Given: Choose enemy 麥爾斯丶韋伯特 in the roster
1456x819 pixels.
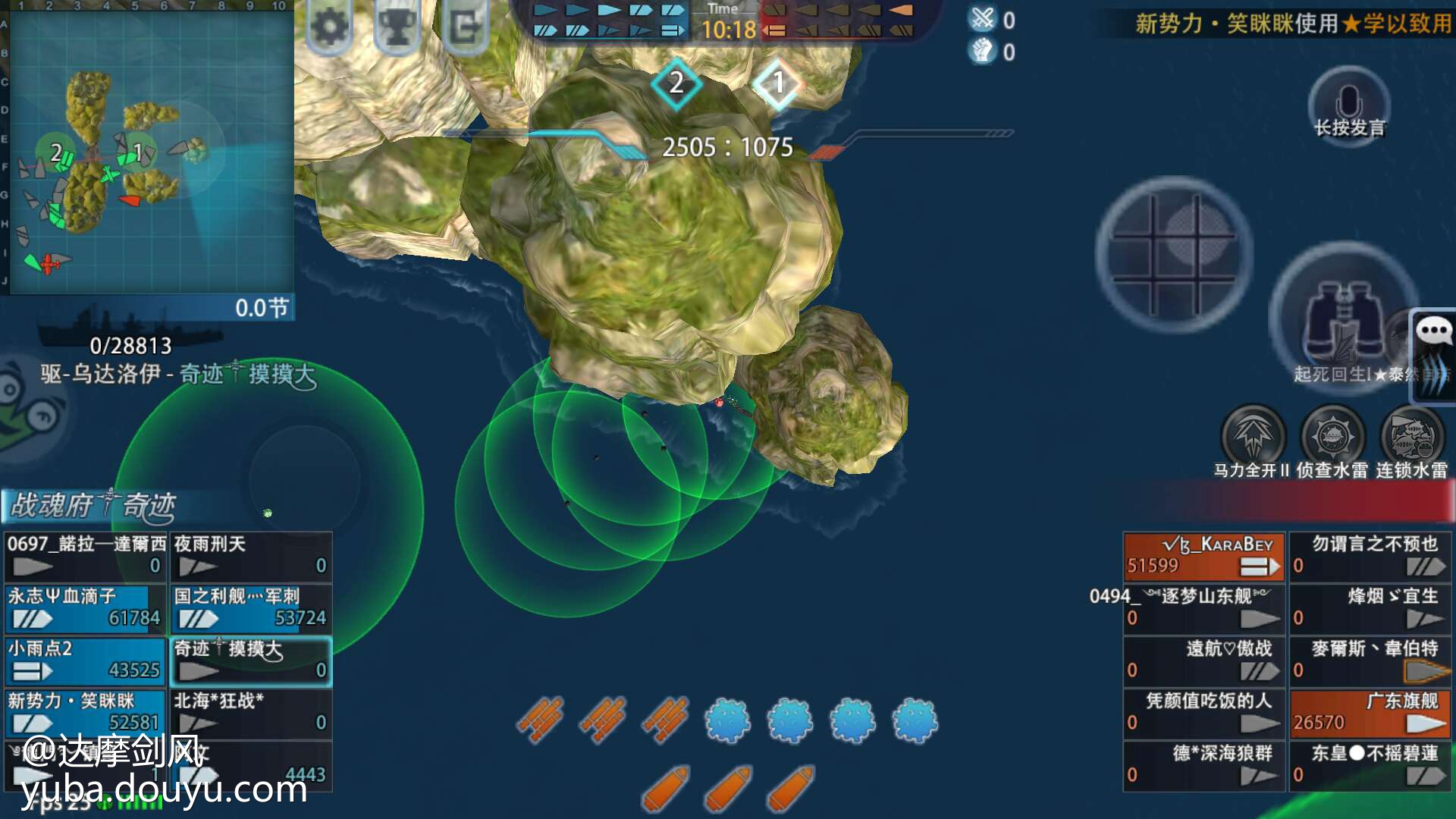Looking at the screenshot, I should pos(1370,661).
